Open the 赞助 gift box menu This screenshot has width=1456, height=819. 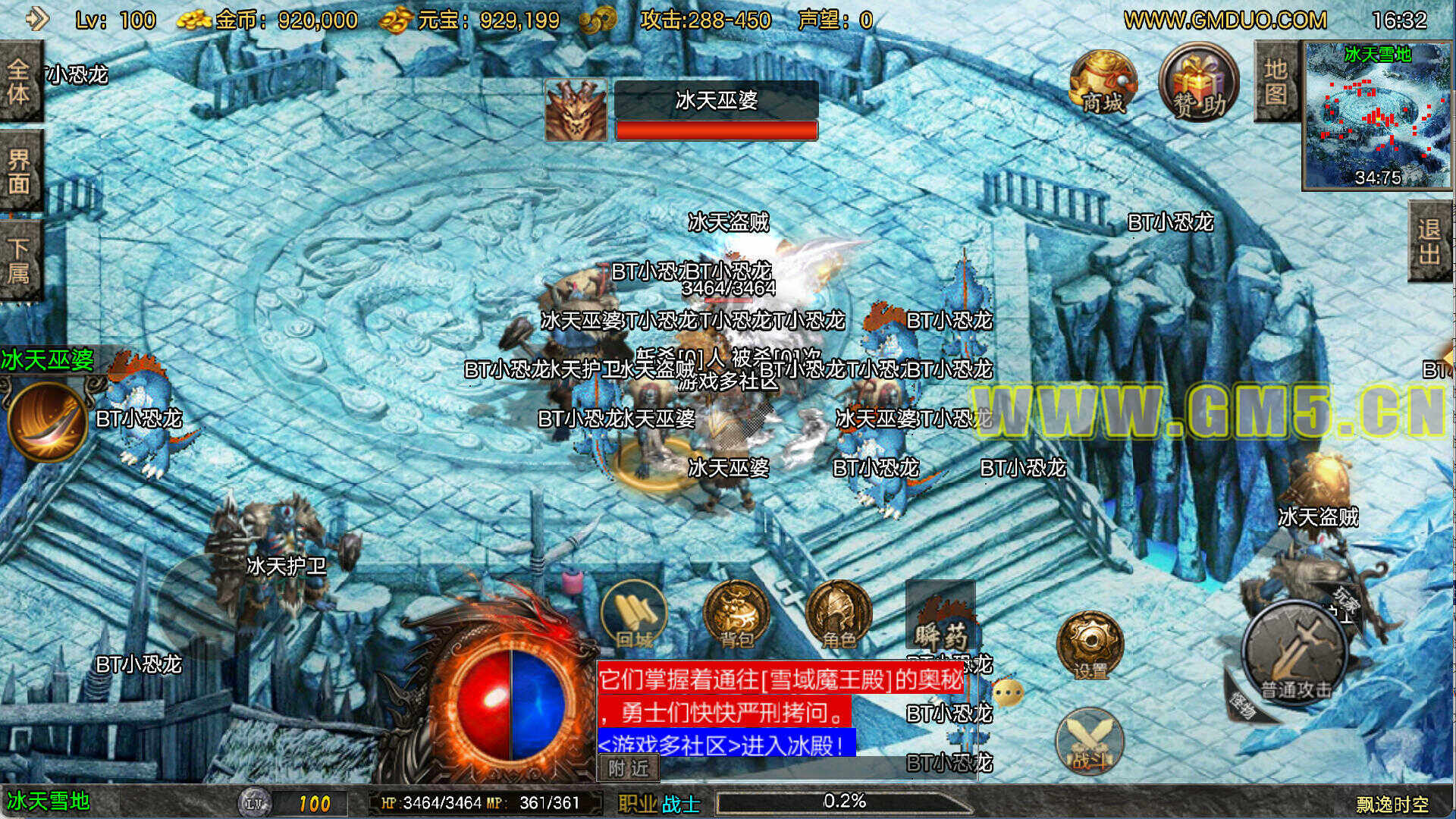pos(1198,83)
